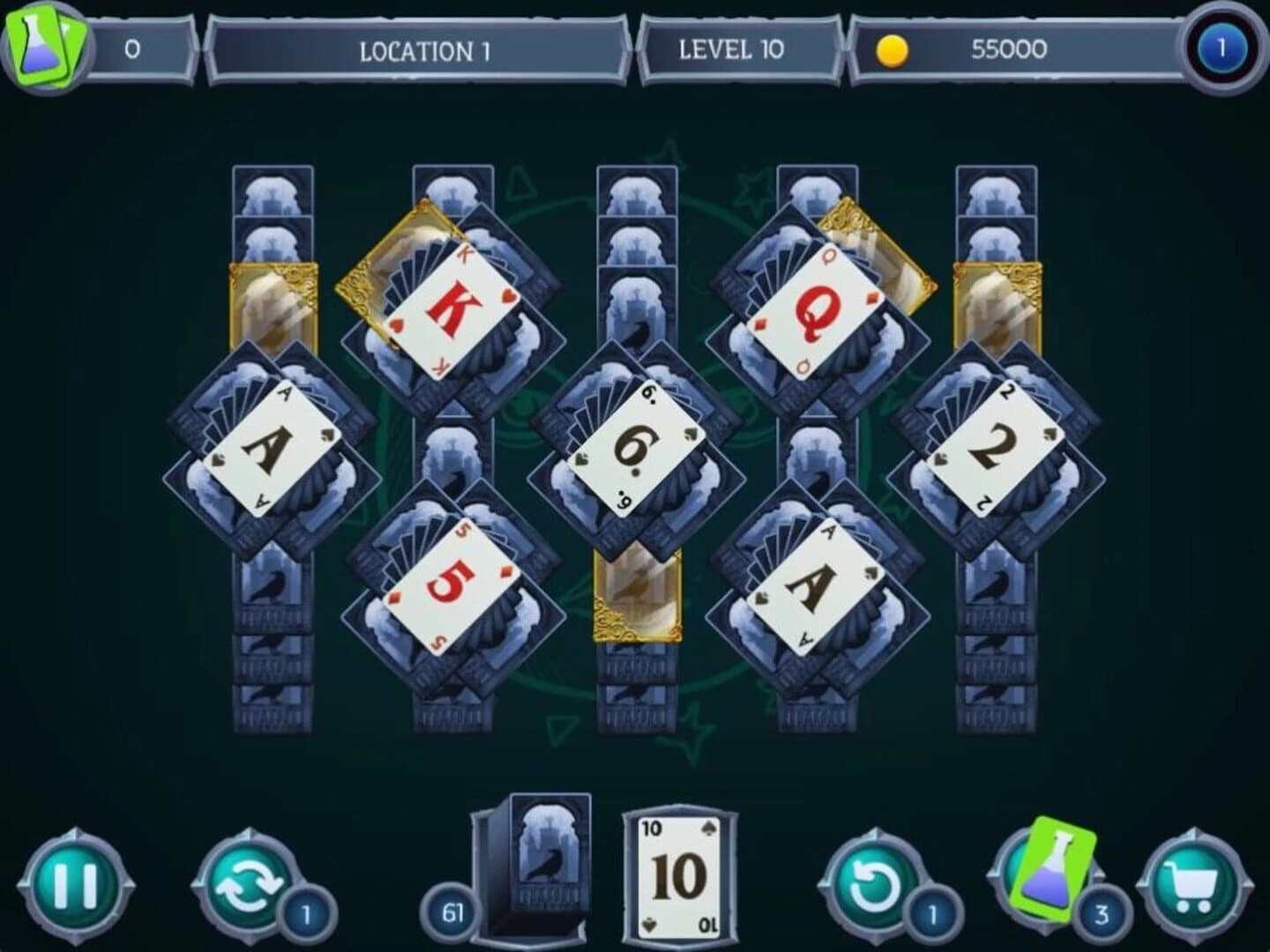Click the gold coin currency icon
Screen dimensions: 1270x952
click(893, 50)
